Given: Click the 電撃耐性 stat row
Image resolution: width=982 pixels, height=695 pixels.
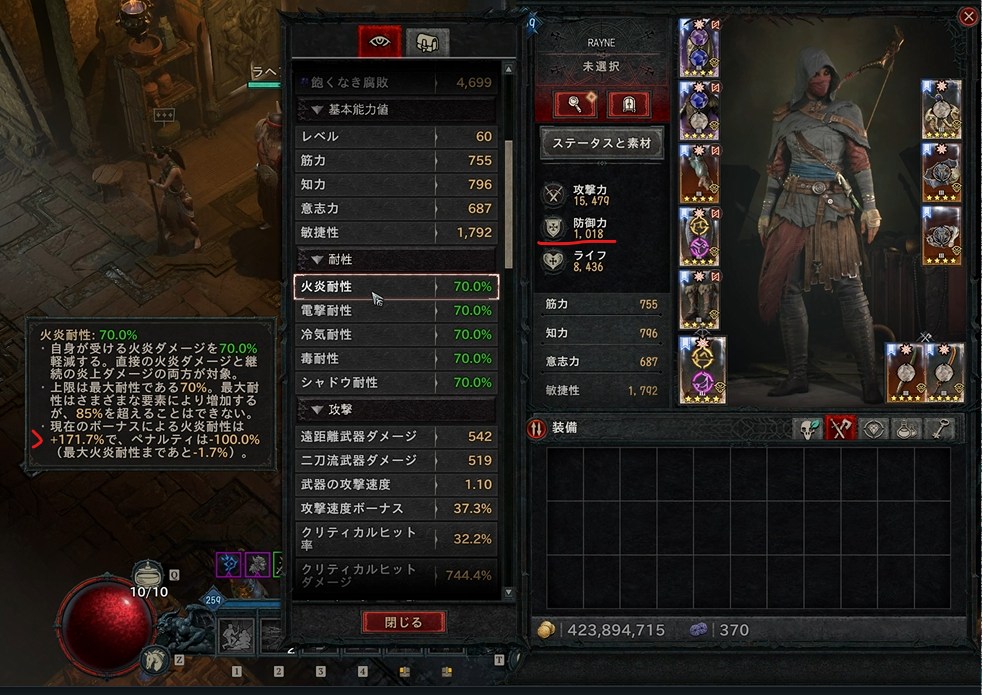Looking at the screenshot, I should (396, 311).
